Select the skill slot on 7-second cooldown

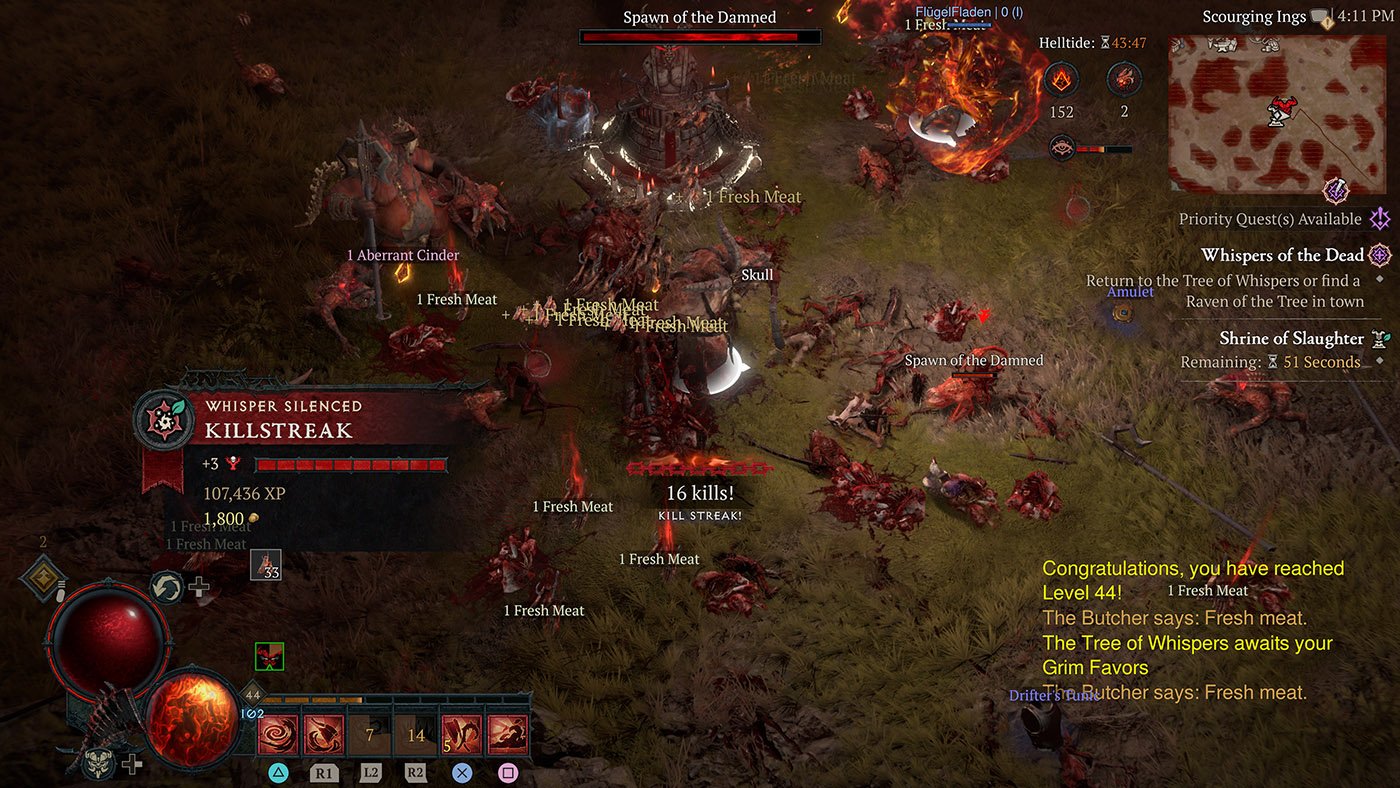(369, 735)
